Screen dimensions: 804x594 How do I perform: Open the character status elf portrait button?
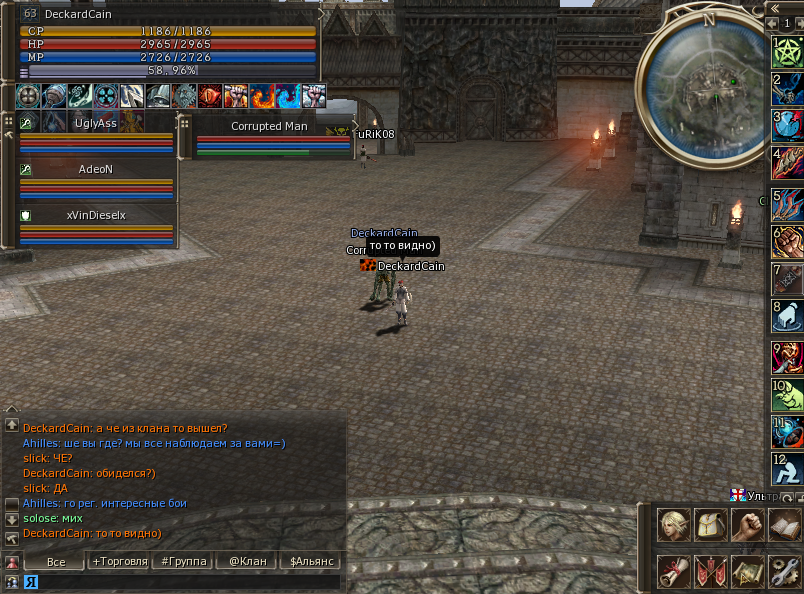coord(674,524)
